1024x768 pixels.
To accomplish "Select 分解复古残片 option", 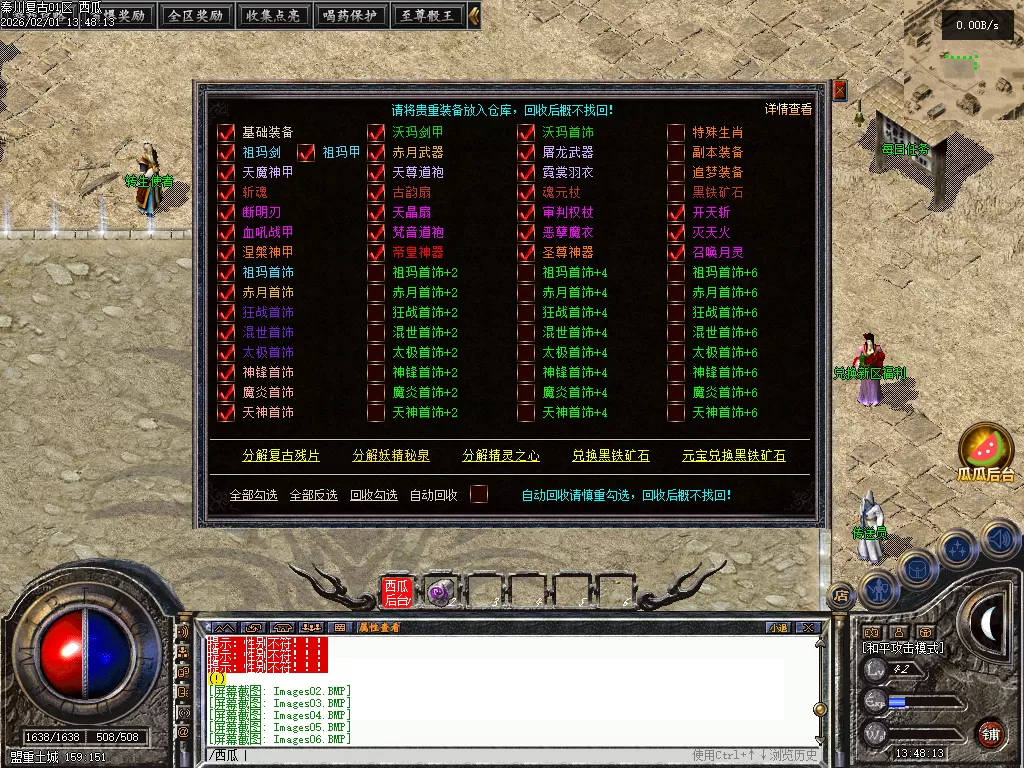I will click(x=281, y=455).
